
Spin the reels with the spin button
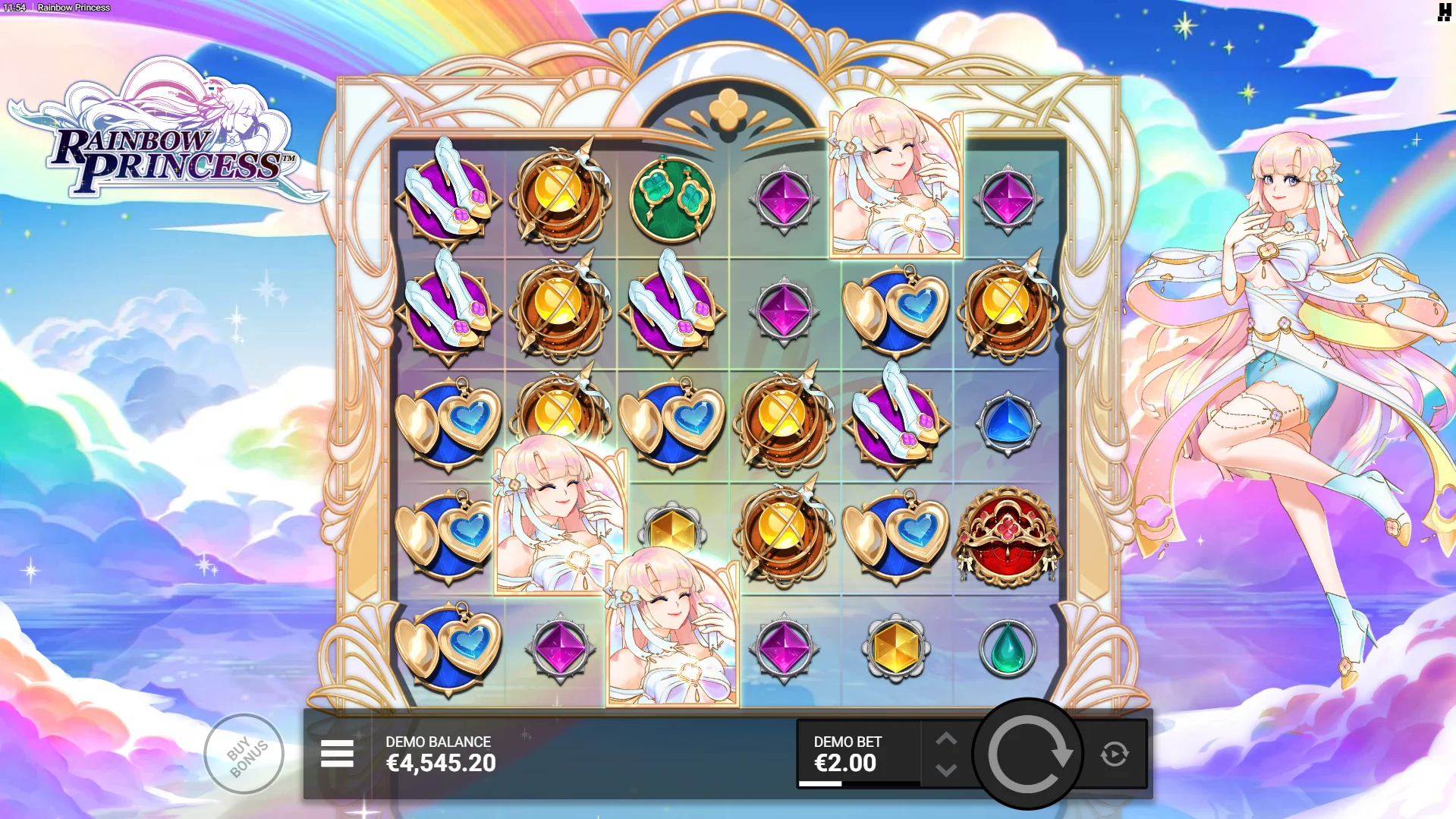(x=1027, y=754)
